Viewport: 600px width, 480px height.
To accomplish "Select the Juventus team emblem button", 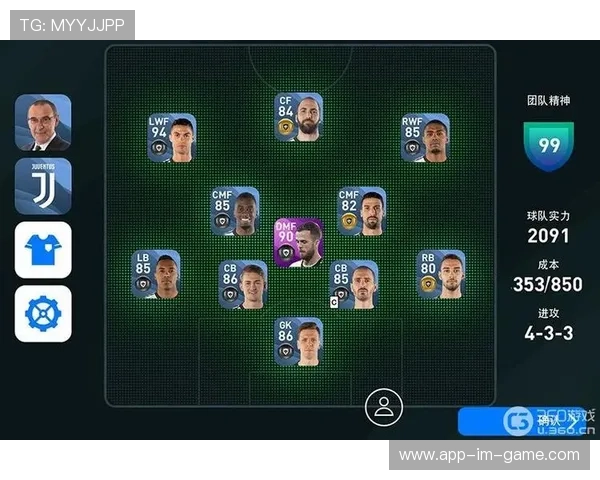I will (43, 185).
